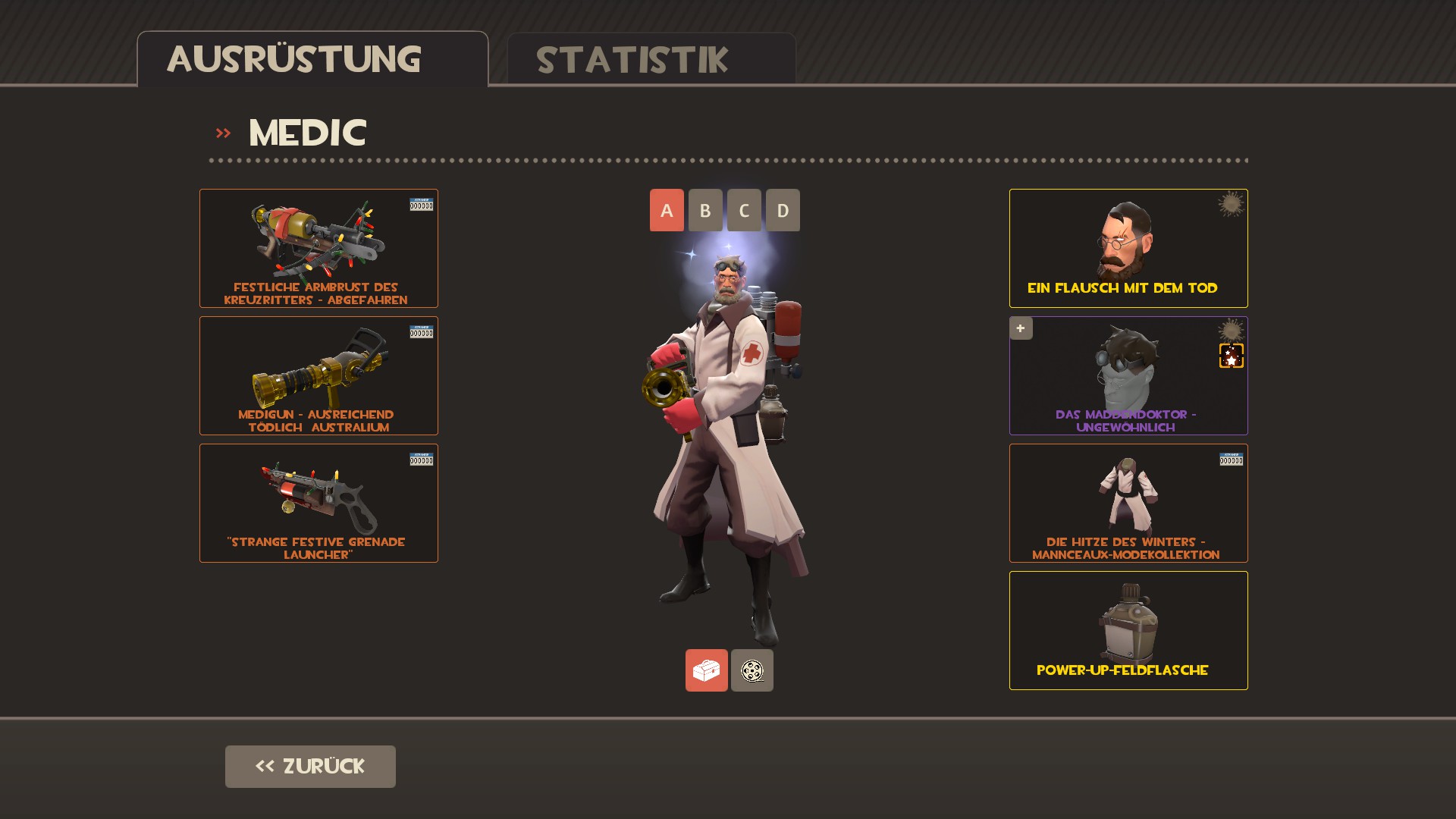Switch to loadout preset C
1456x819 pixels.
pyautogui.click(x=744, y=210)
